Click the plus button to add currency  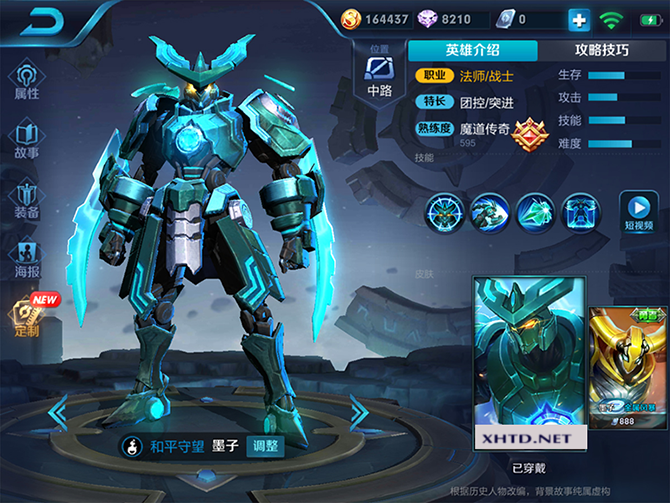click(579, 19)
